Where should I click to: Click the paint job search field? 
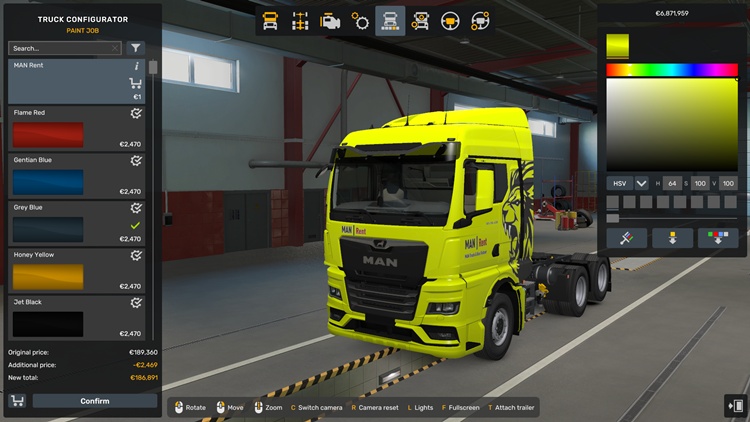coord(62,48)
